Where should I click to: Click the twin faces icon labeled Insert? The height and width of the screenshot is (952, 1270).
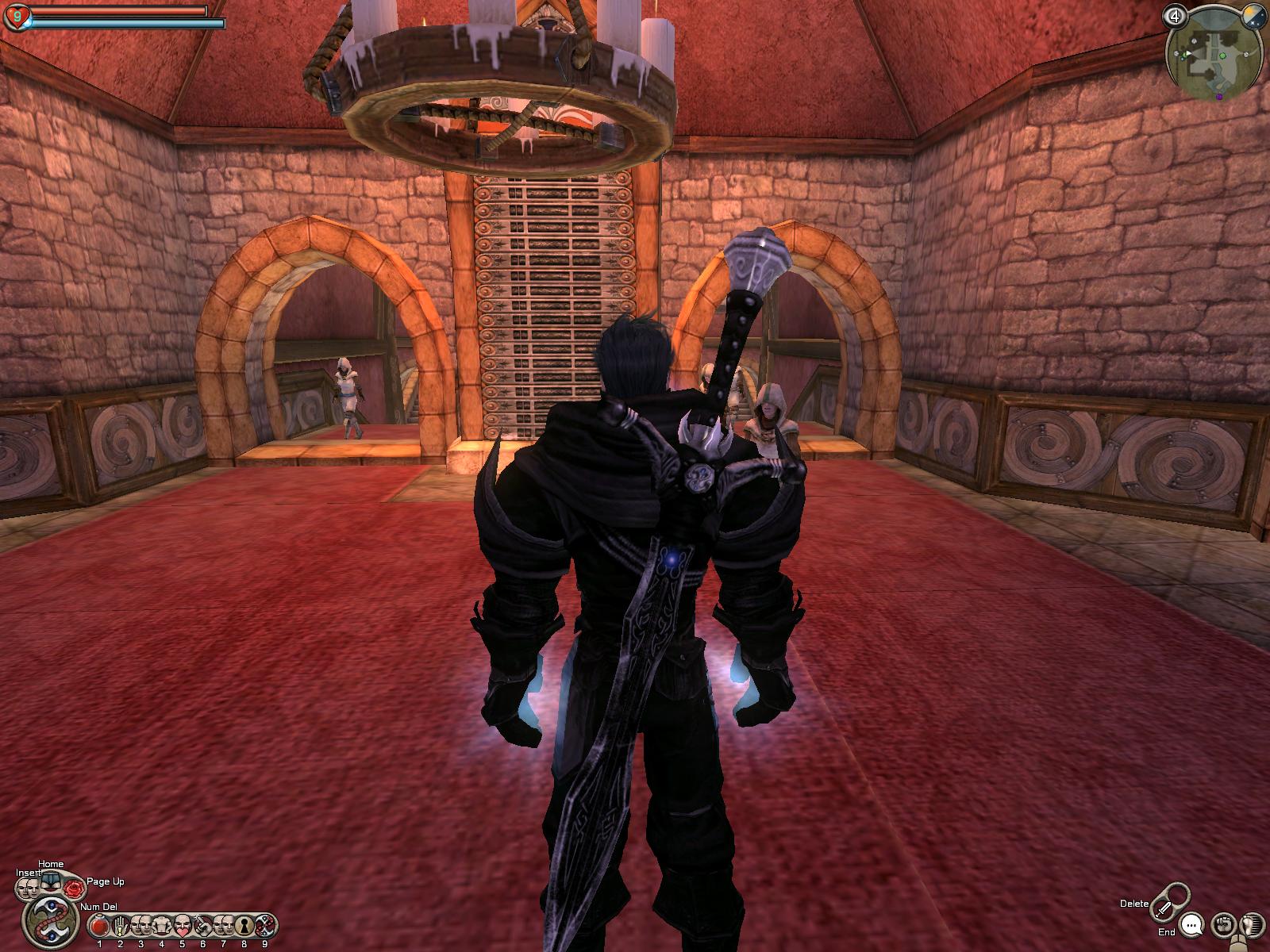27,889
